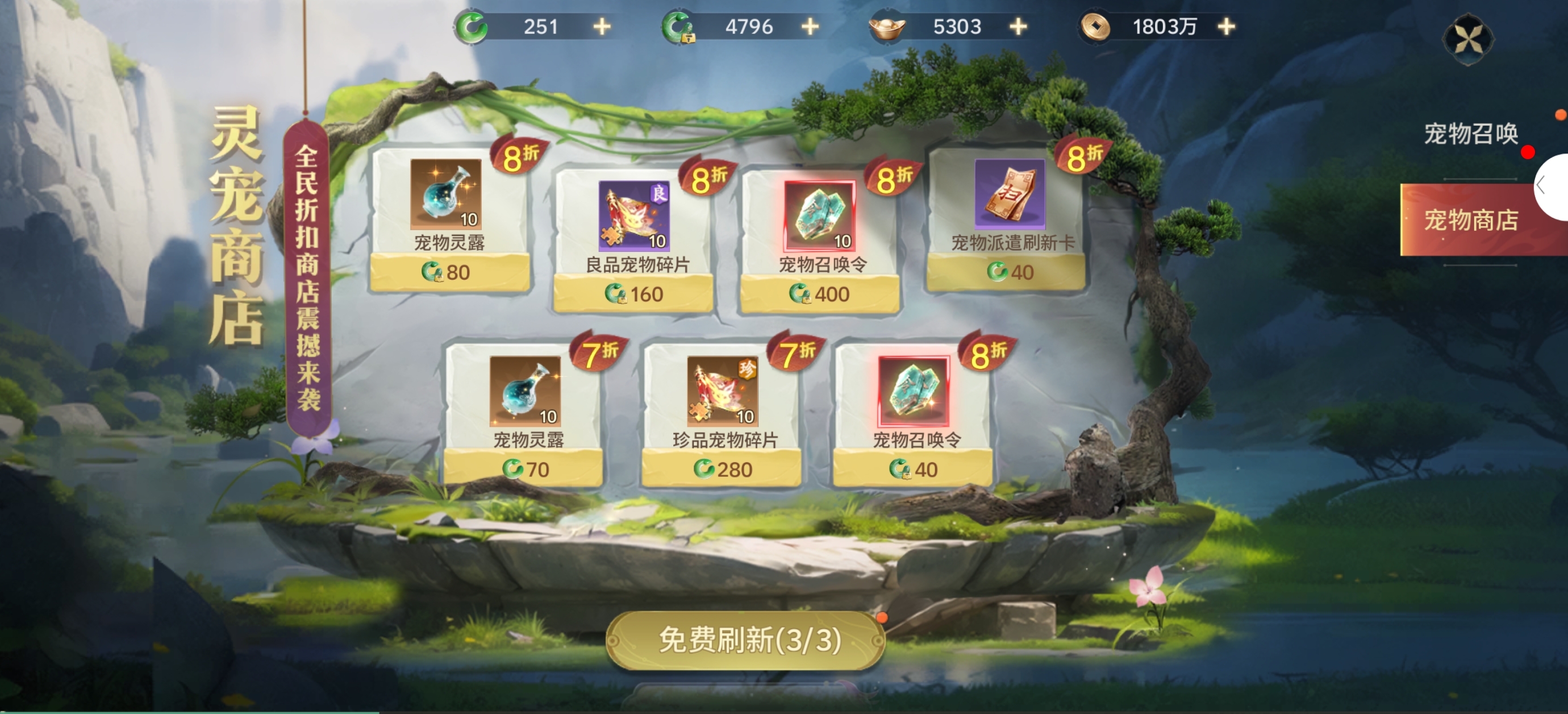Inspect the 宠物派遣刷新卡 item icon
Image resolution: width=1568 pixels, height=714 pixels.
tap(1010, 194)
